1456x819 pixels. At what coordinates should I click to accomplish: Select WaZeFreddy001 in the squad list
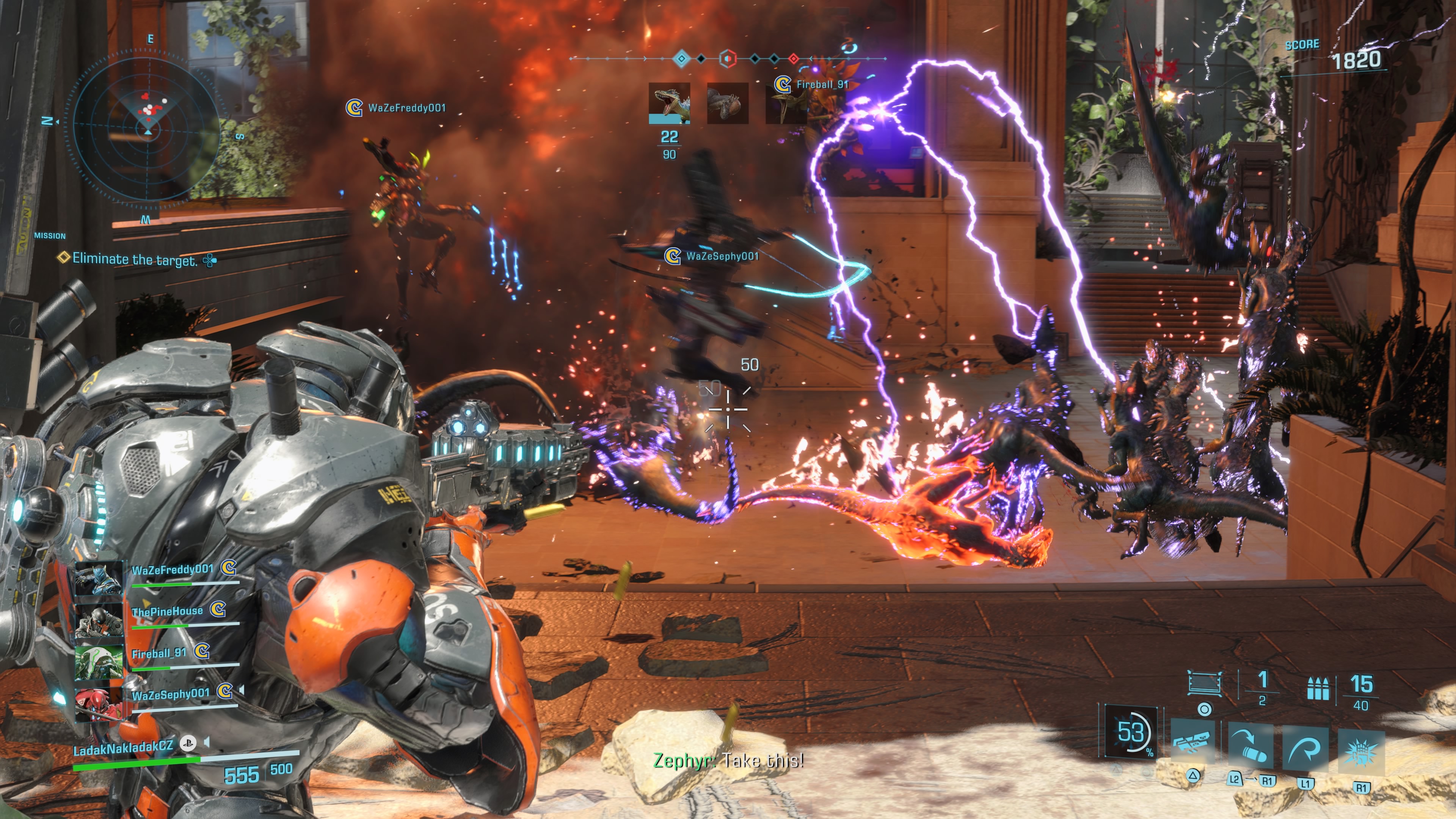pyautogui.click(x=173, y=570)
